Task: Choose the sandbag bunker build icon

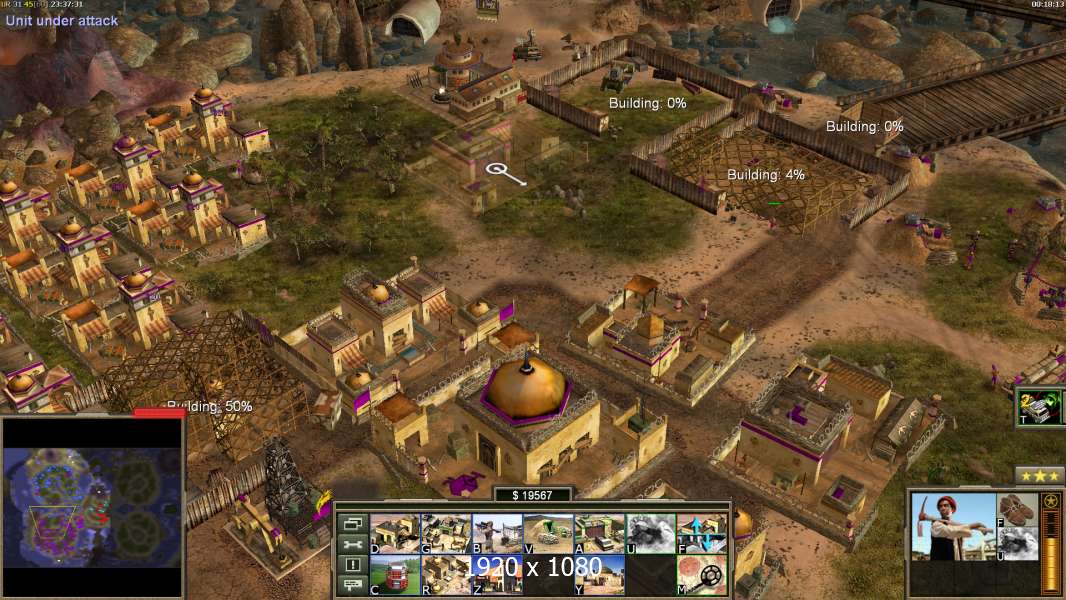Action: [x=548, y=534]
